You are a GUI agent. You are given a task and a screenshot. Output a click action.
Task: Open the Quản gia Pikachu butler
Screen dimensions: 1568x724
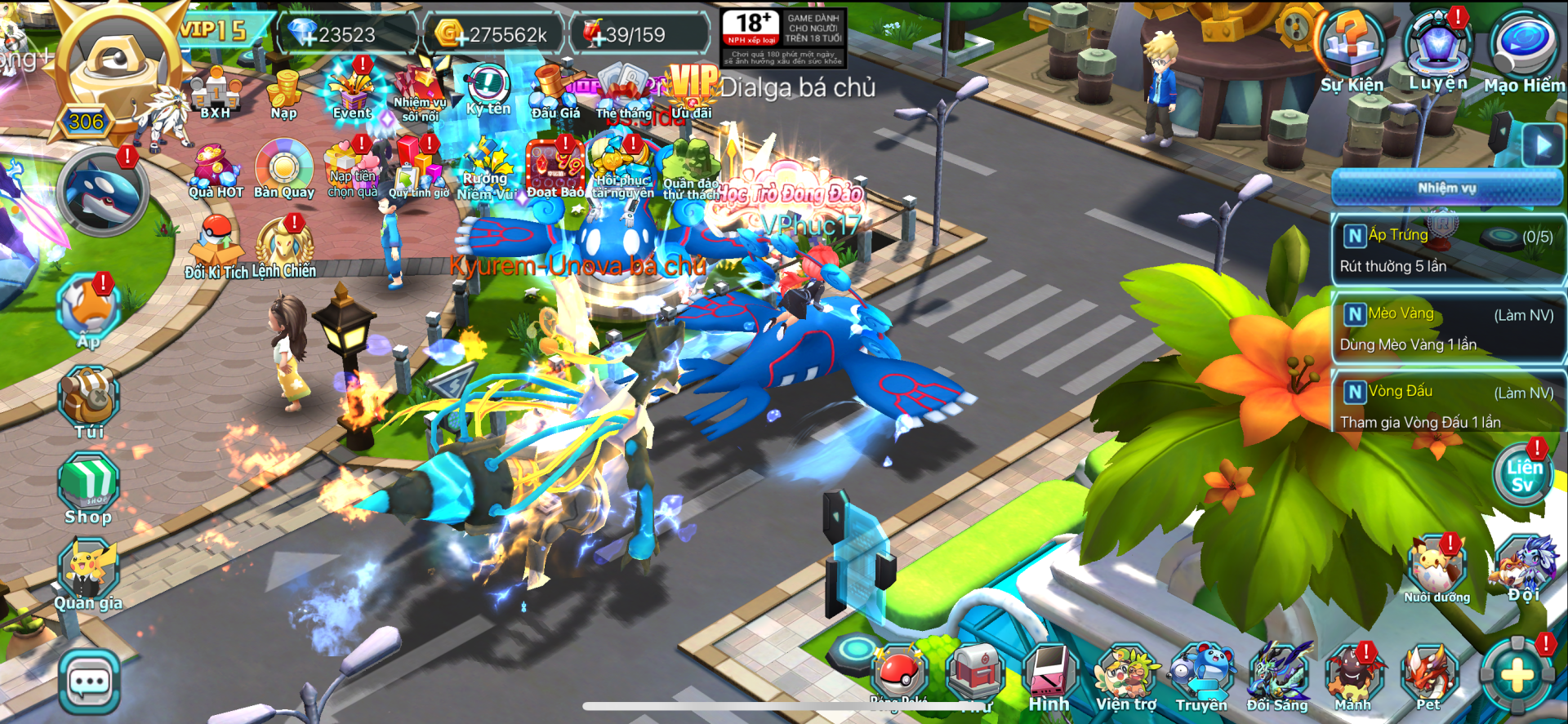pyautogui.click(x=88, y=574)
